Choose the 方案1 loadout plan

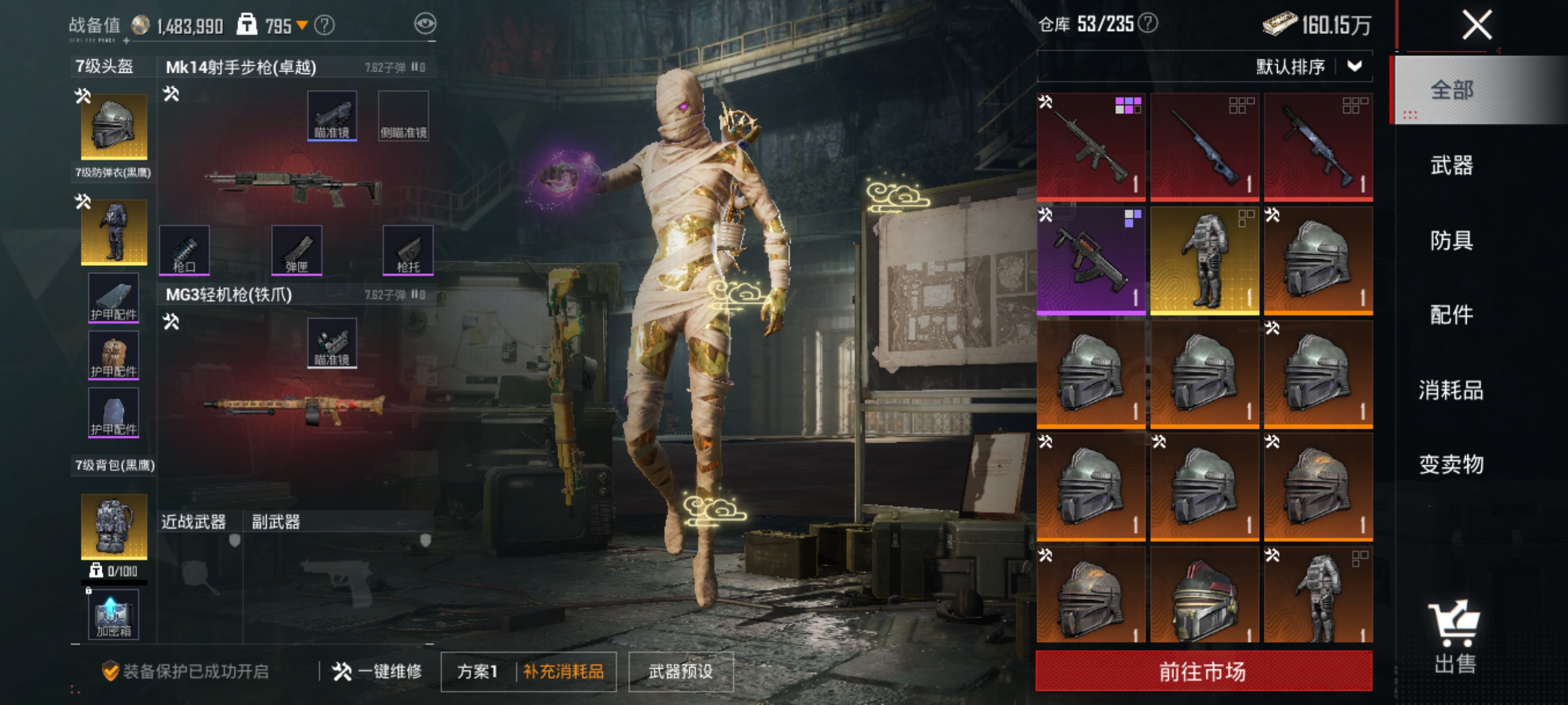pos(478,671)
